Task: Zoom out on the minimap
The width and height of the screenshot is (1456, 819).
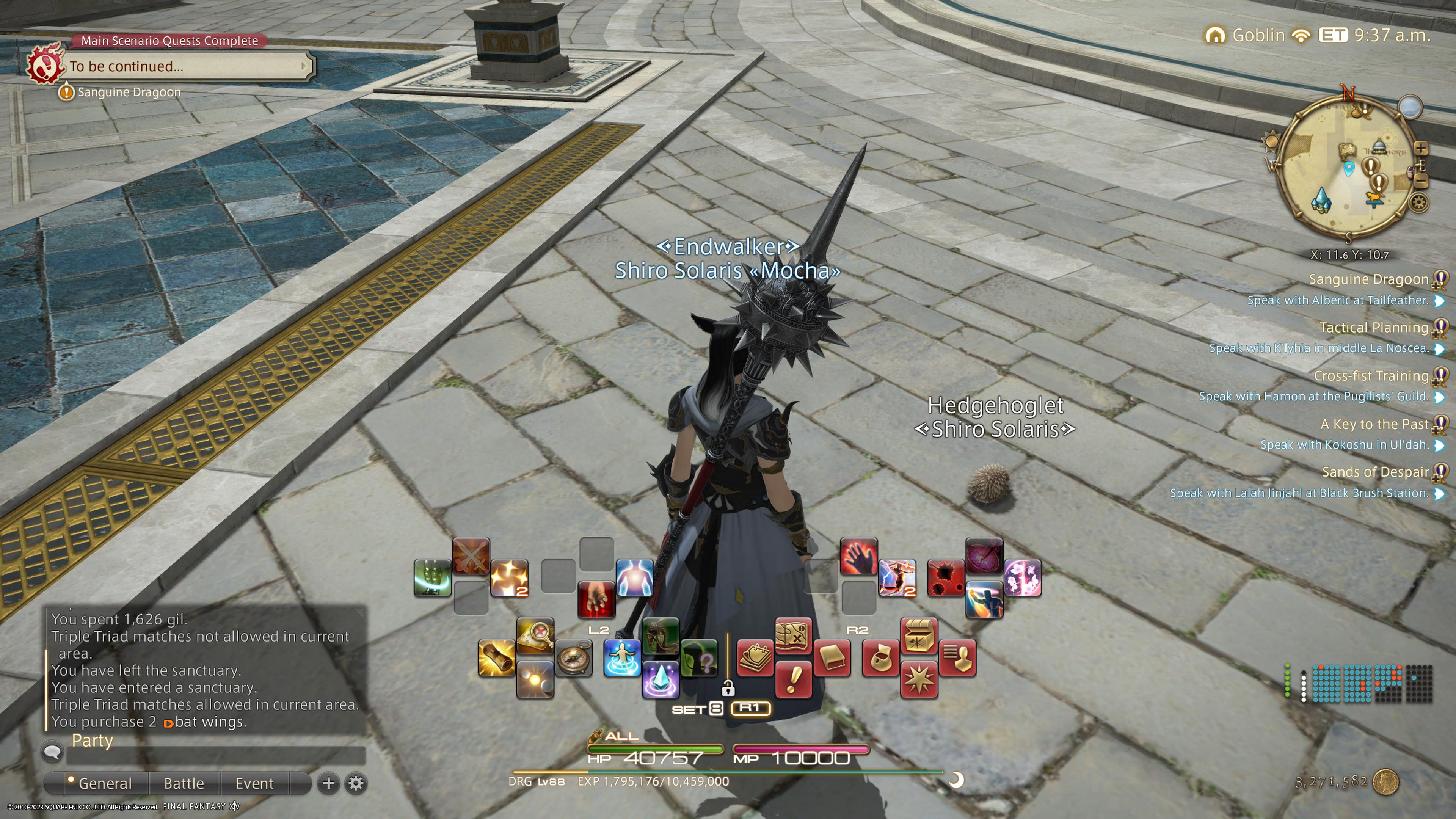Action: [1421, 181]
